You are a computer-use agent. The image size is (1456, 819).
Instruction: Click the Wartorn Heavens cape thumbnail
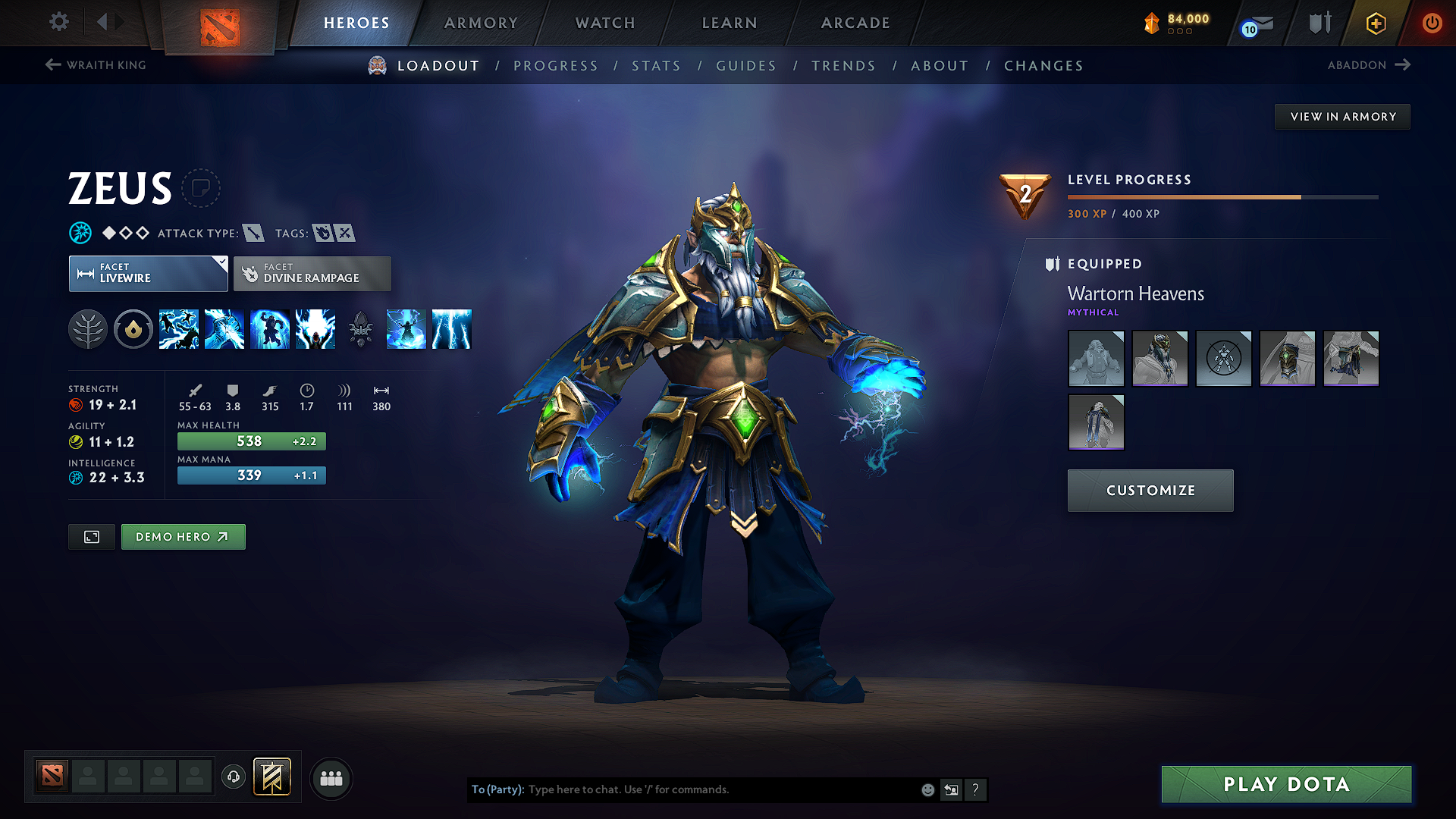pos(1096,422)
